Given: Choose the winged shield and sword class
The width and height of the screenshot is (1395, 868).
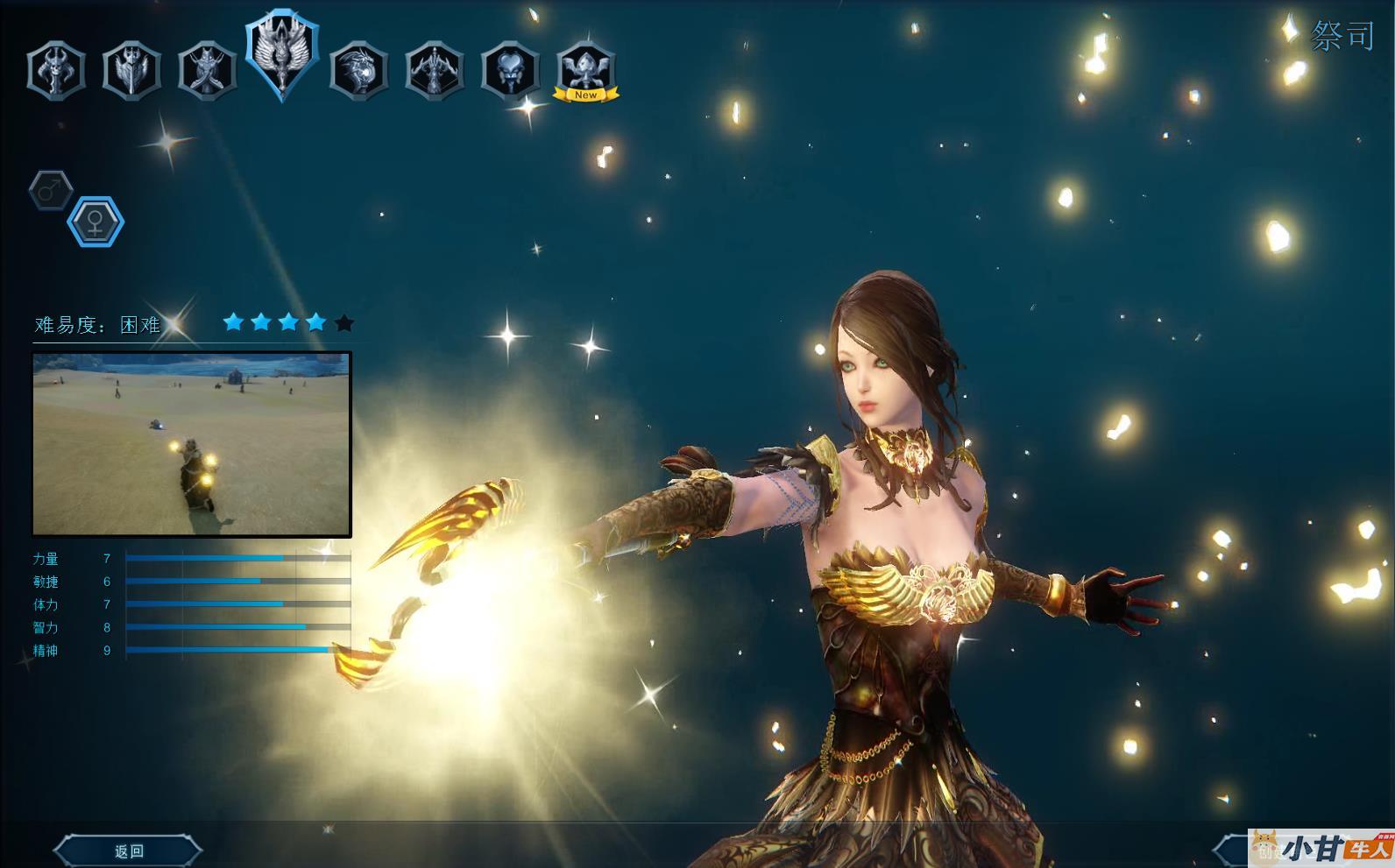Looking at the screenshot, I should pyautogui.click(x=131, y=70).
